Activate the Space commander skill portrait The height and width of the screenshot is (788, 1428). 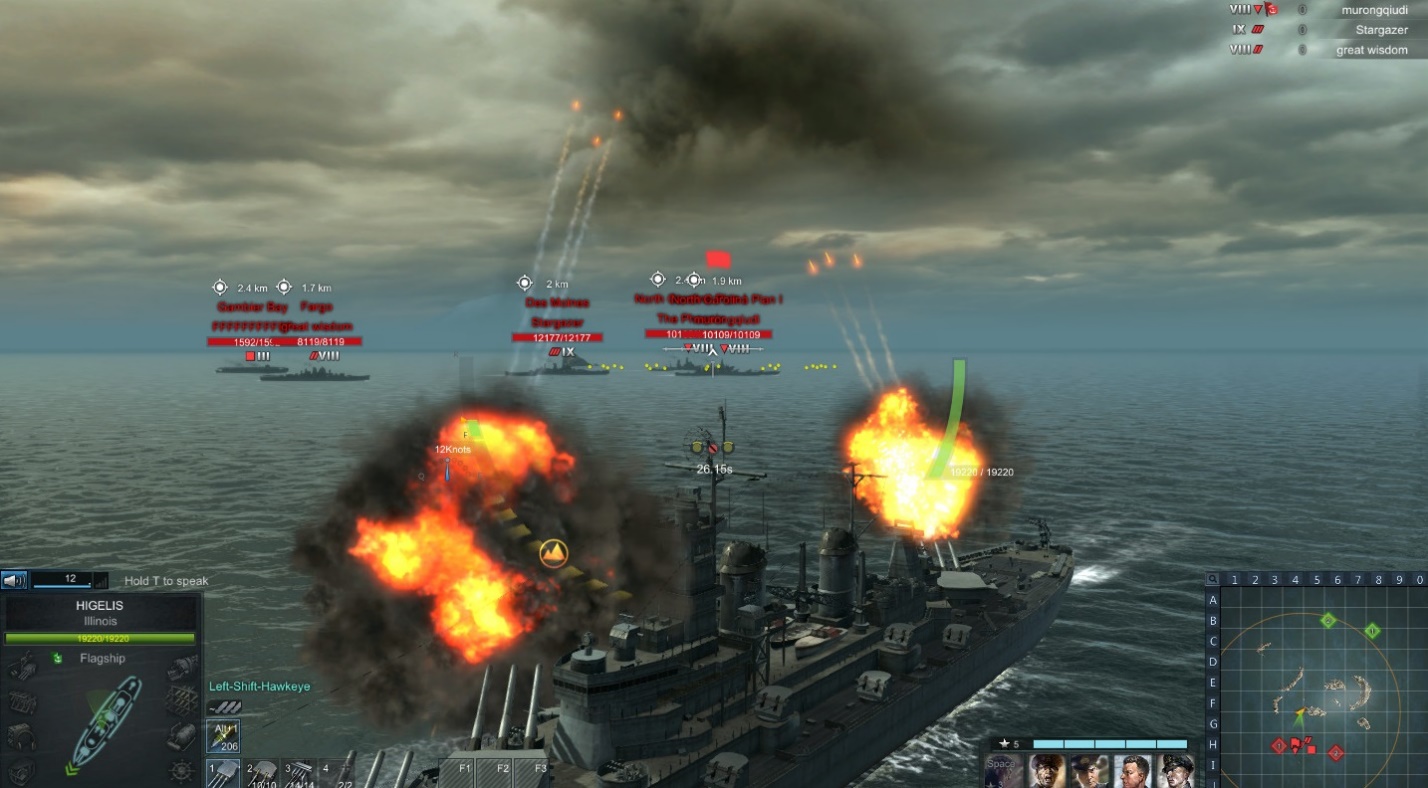tap(1003, 771)
